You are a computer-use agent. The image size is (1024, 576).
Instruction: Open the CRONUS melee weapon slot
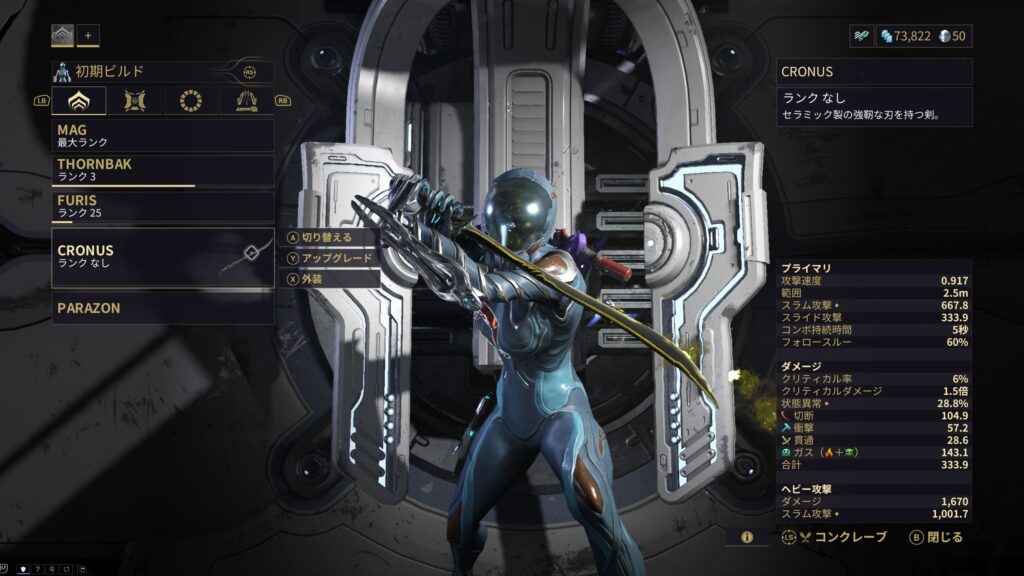[x=162, y=257]
